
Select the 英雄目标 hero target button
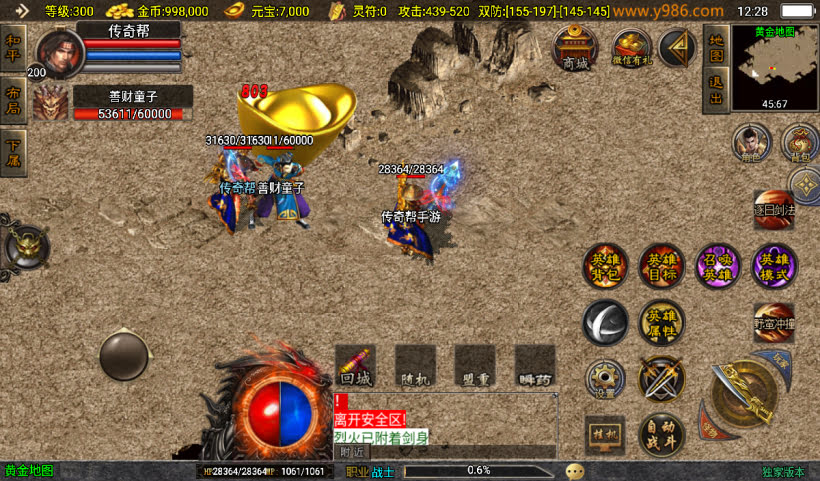coord(661,265)
